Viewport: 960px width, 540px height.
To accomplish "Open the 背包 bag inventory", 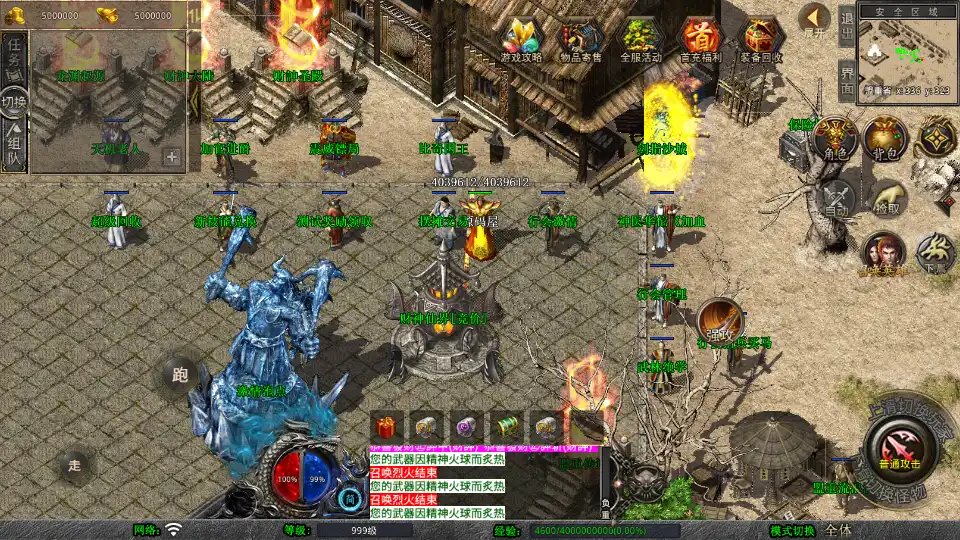I will click(884, 138).
